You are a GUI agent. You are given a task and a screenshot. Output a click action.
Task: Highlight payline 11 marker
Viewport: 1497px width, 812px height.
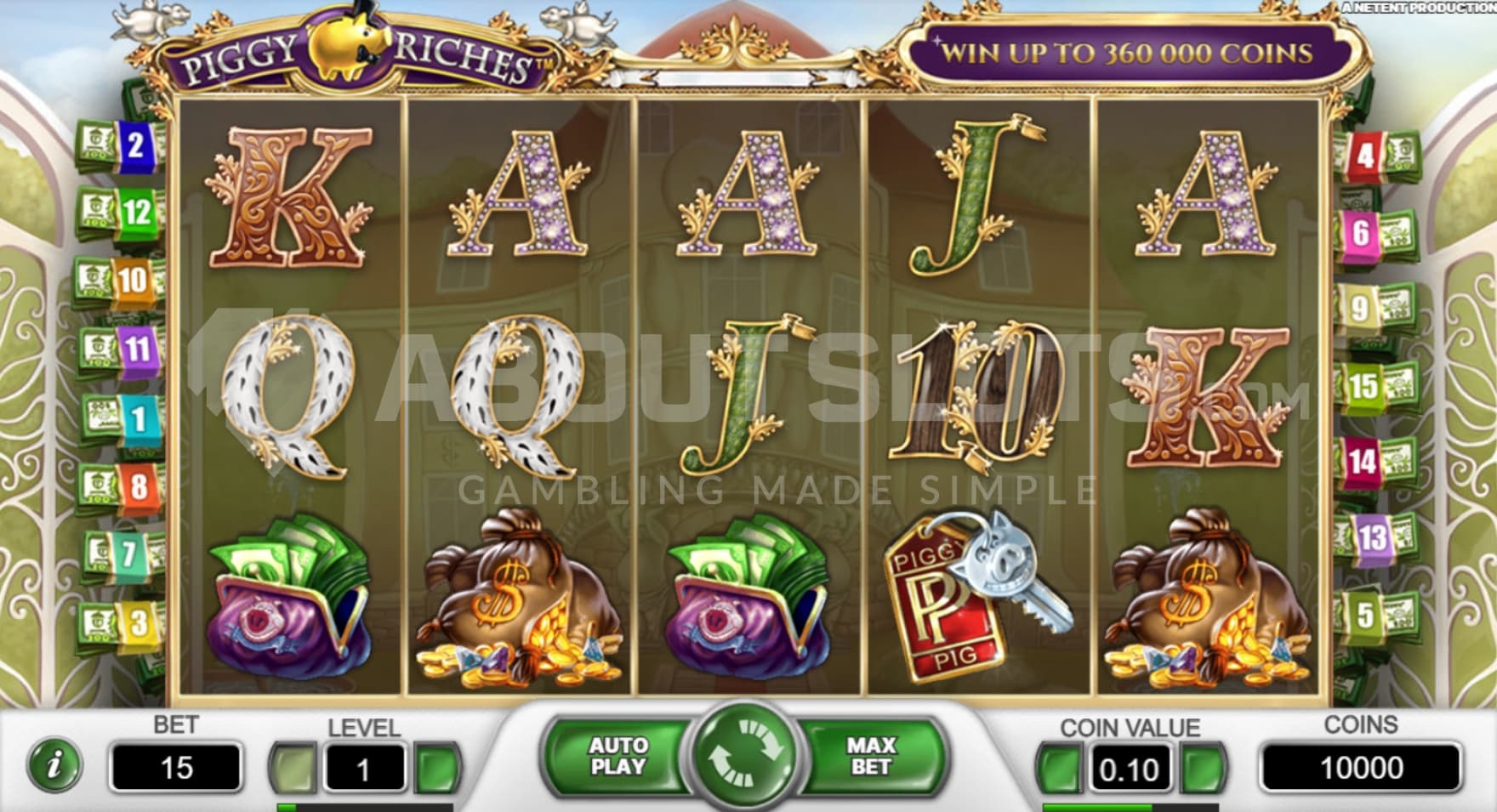coord(136,348)
